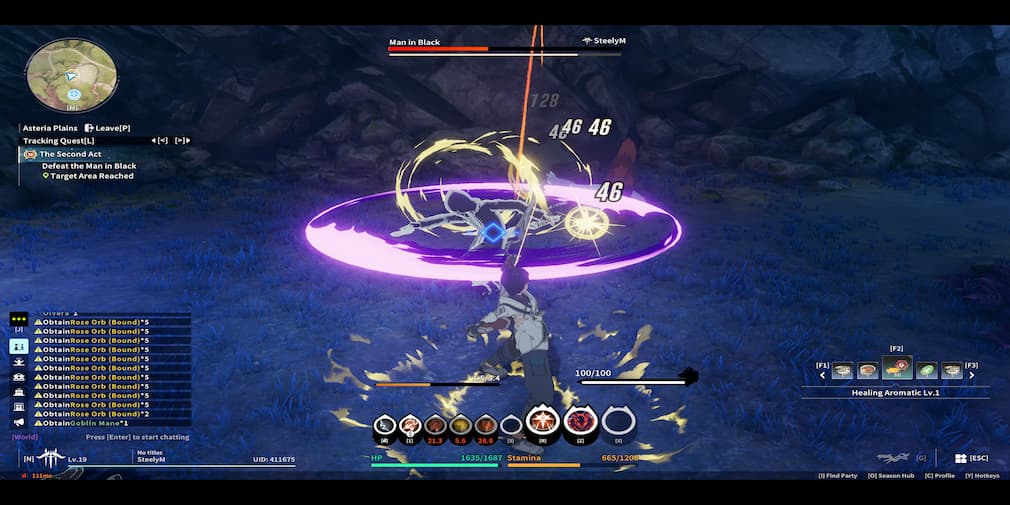
Task: Open the main menu grid icon
Action: tap(960, 458)
